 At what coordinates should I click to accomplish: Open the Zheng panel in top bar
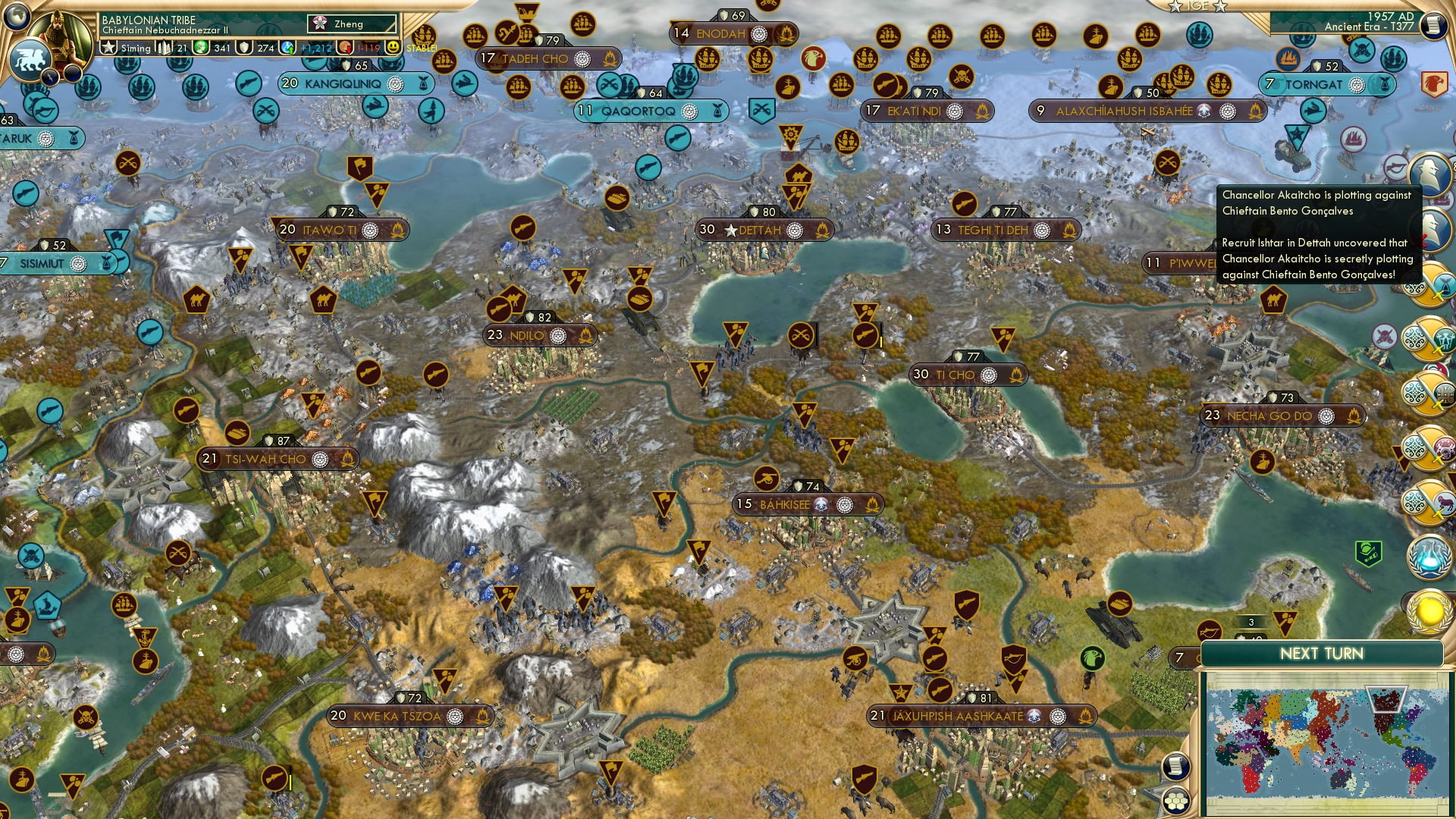pos(352,24)
